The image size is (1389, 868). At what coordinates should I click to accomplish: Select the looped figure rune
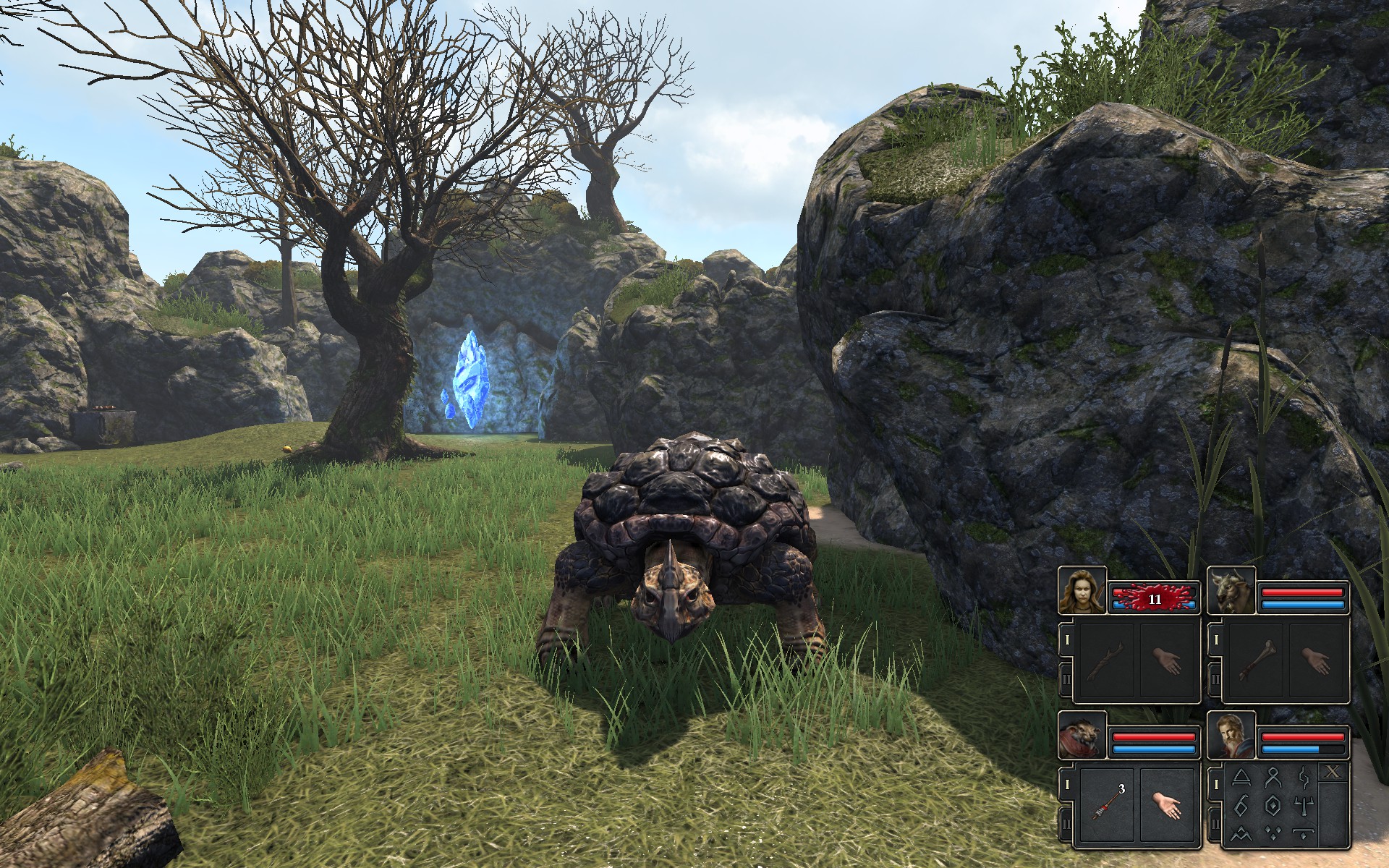pos(1272,778)
